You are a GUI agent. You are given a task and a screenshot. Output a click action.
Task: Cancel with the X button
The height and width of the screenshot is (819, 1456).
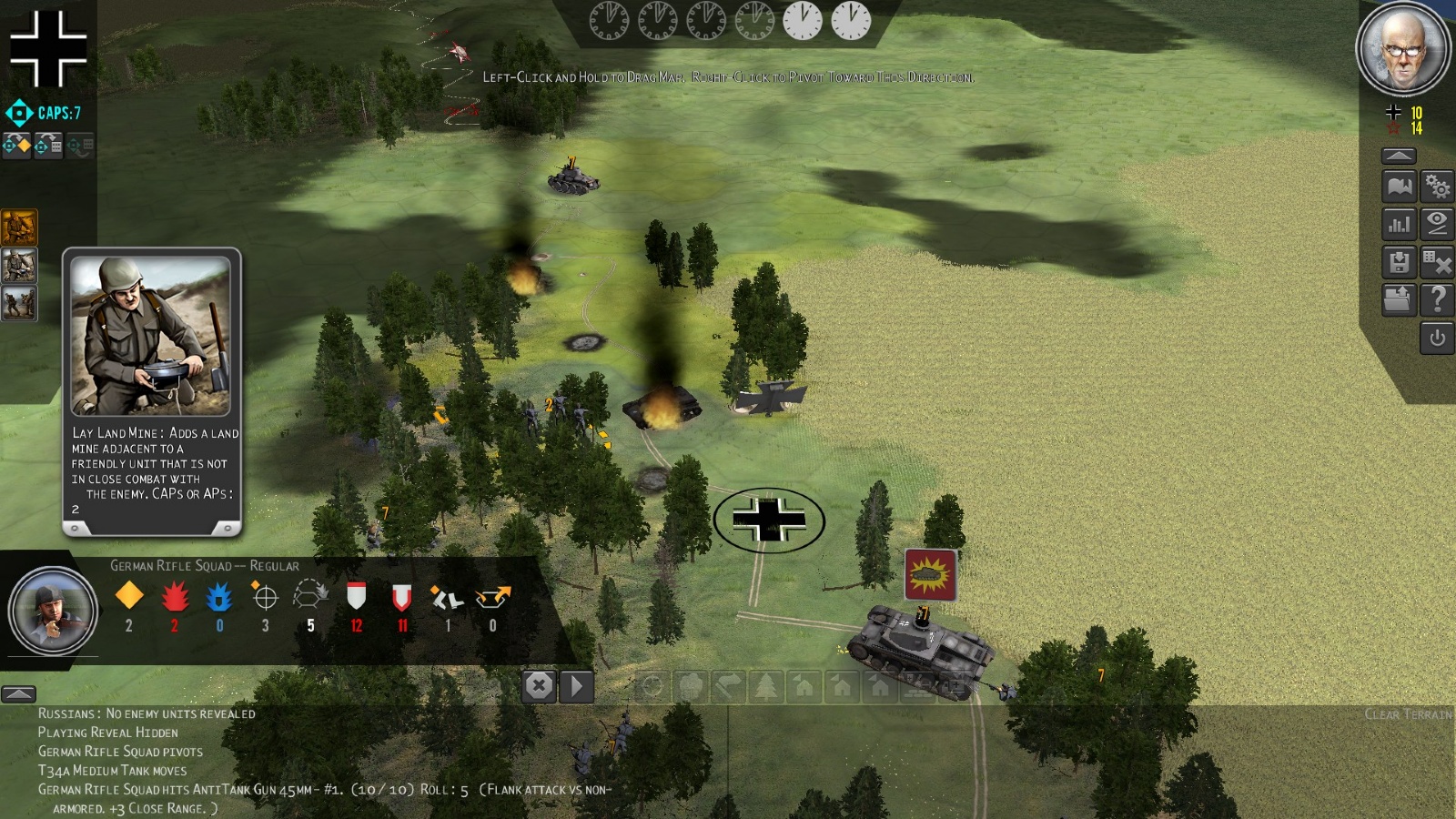coord(539,686)
